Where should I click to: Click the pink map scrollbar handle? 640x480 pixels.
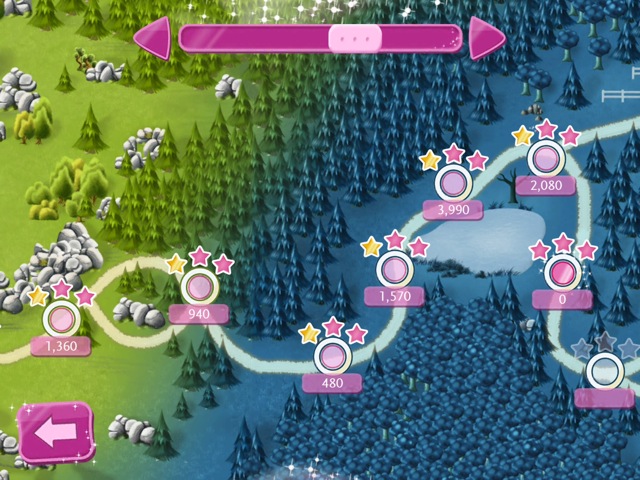pos(355,38)
